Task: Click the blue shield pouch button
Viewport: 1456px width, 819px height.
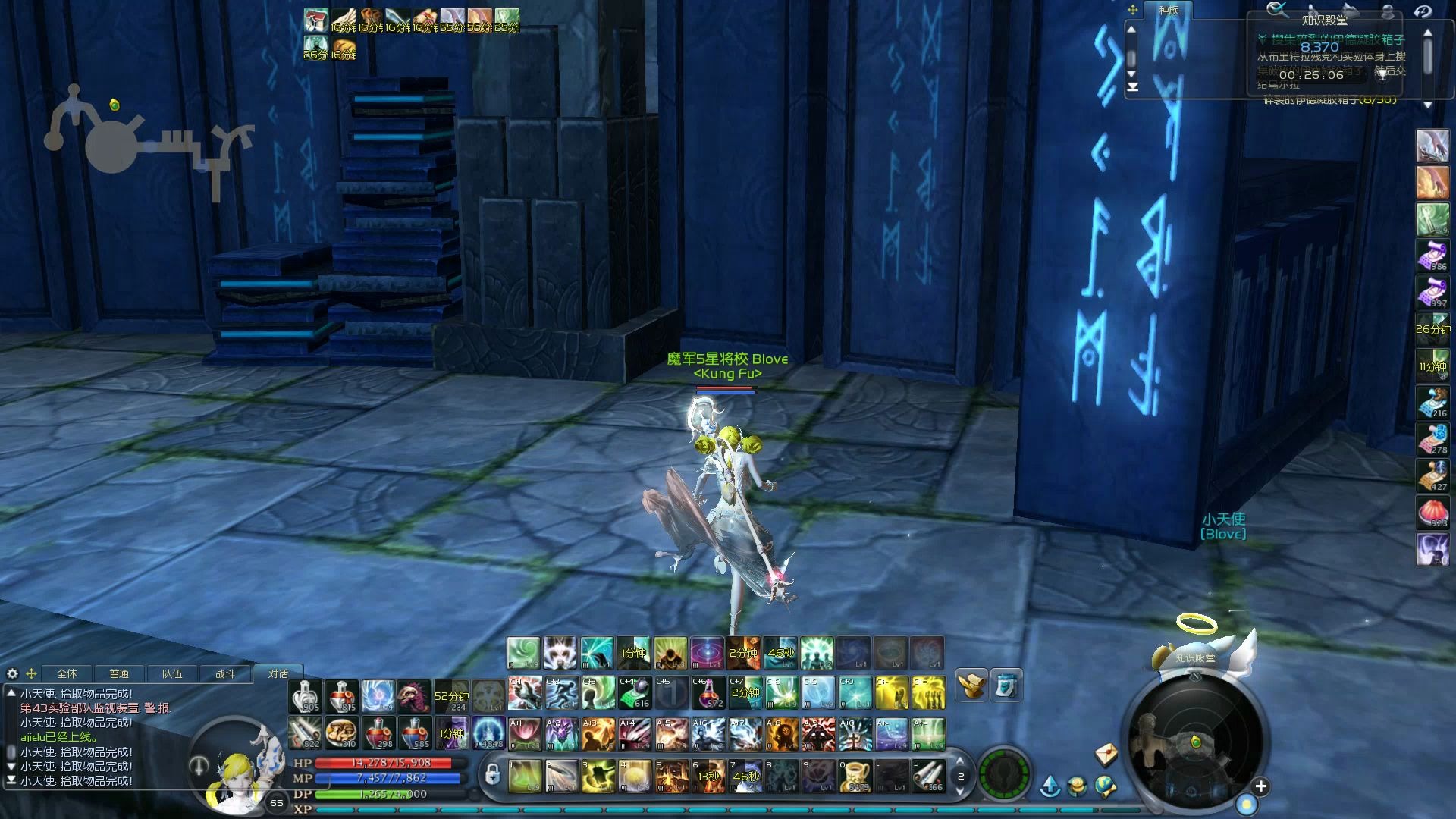Action: pyautogui.click(x=1006, y=685)
